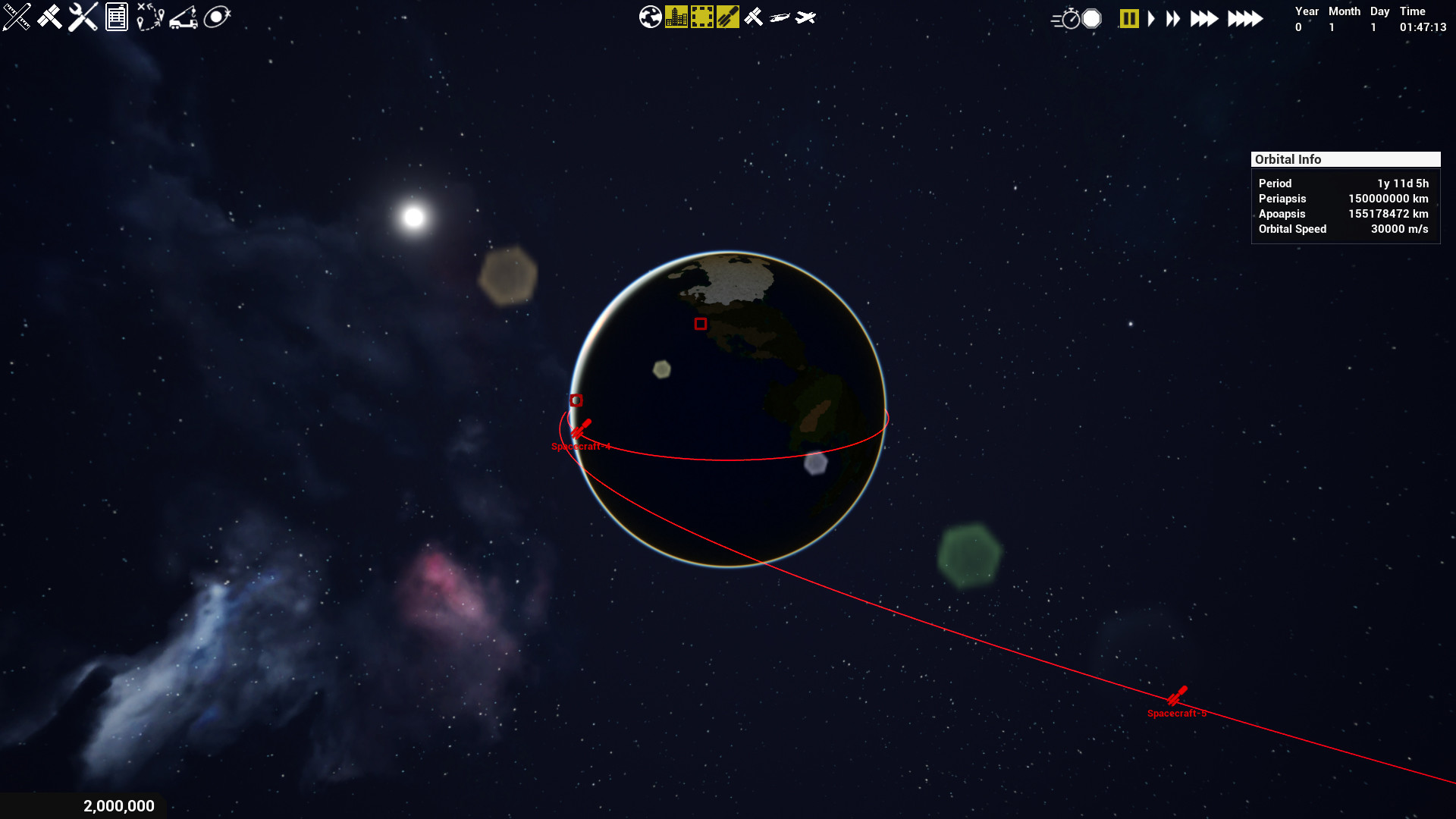Toggle the dashed frame selection filter

[701, 17]
